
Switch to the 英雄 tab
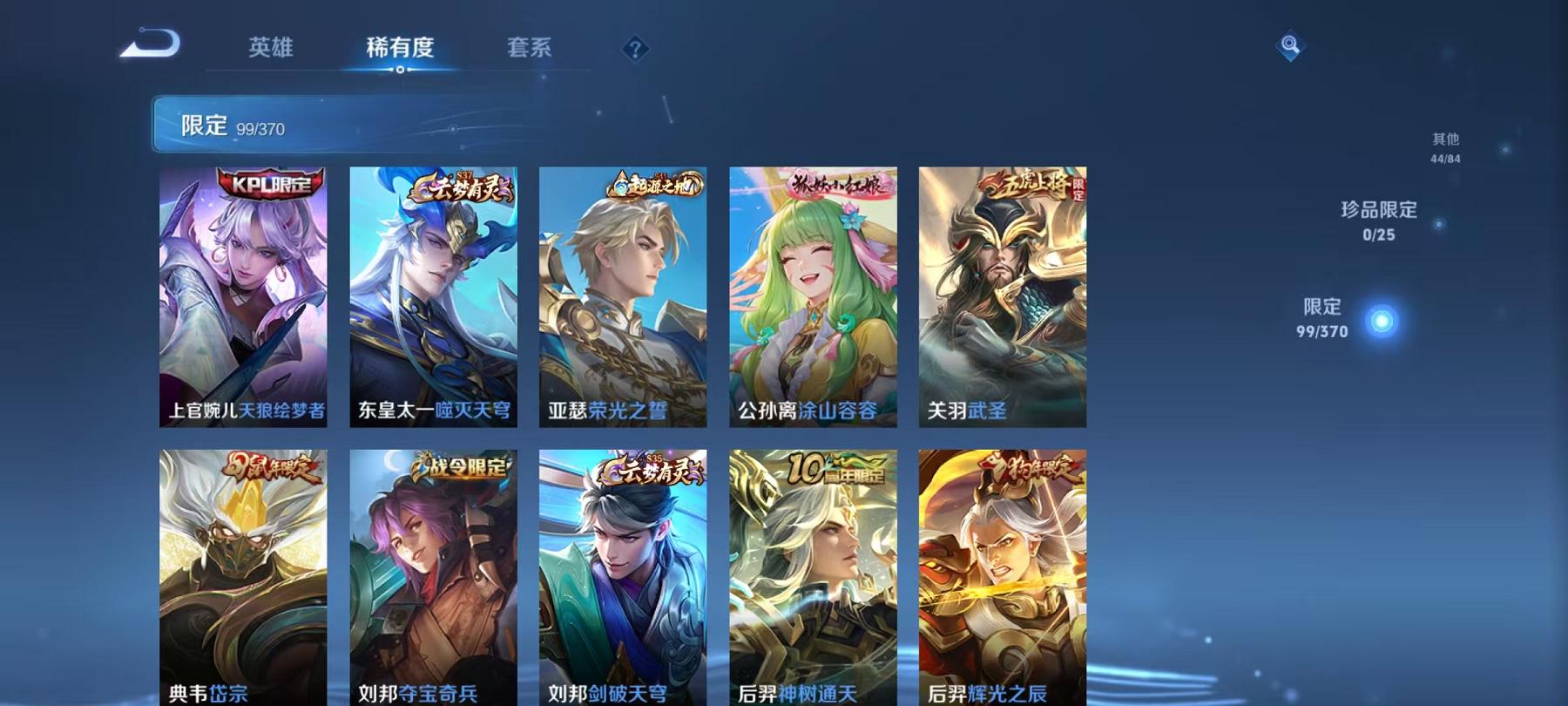[x=271, y=48]
